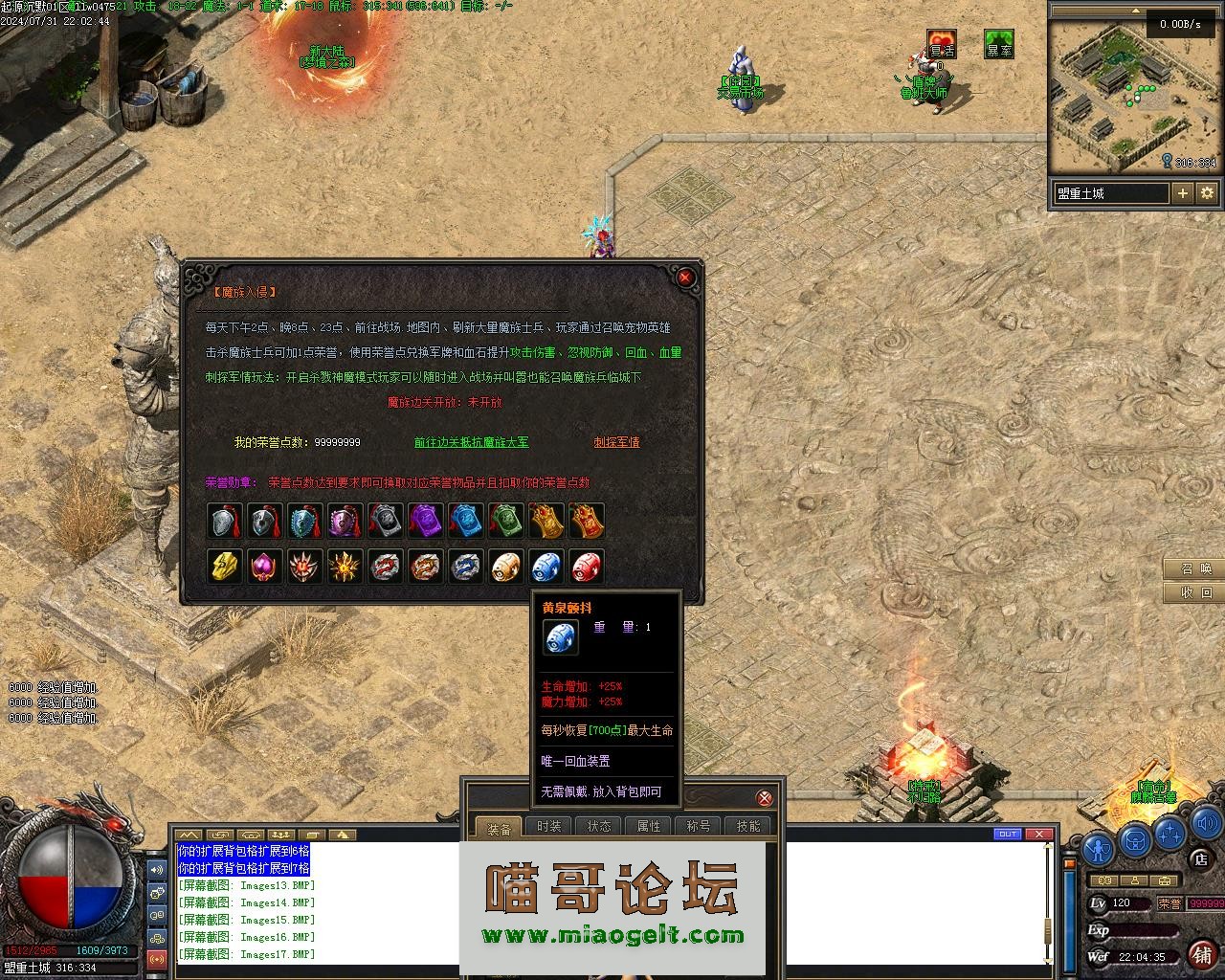The height and width of the screenshot is (980, 1225).
Task: Select the 刺探军情 option
Action: click(616, 442)
